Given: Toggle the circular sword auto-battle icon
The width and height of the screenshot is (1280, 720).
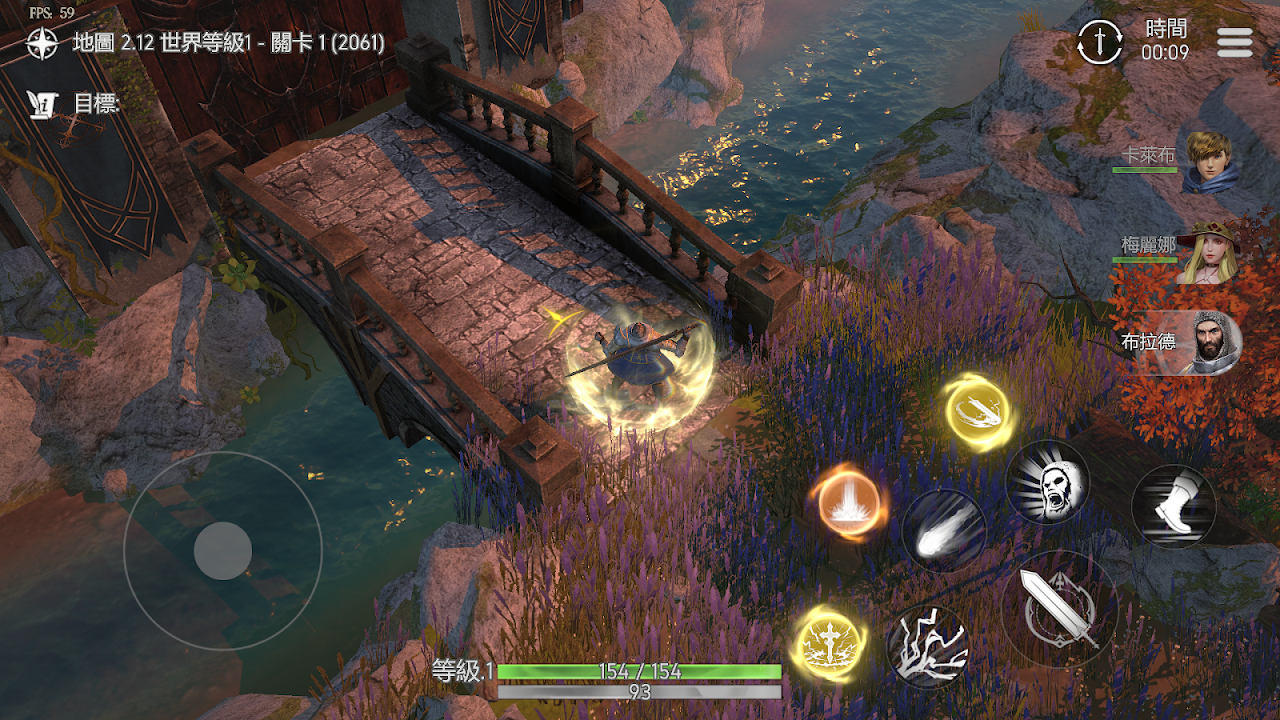Looking at the screenshot, I should pyautogui.click(x=1100, y=42).
